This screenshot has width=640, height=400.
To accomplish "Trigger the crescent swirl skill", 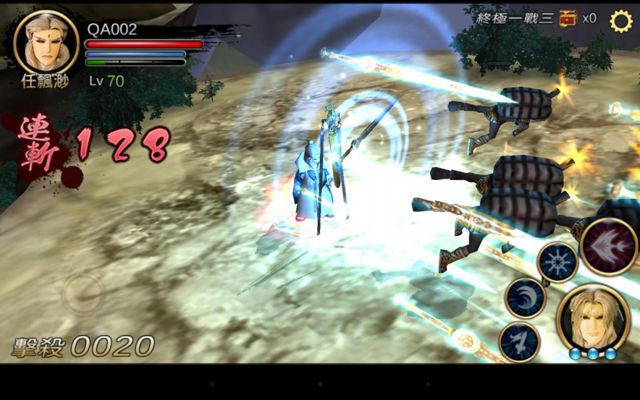I will (x=525, y=297).
